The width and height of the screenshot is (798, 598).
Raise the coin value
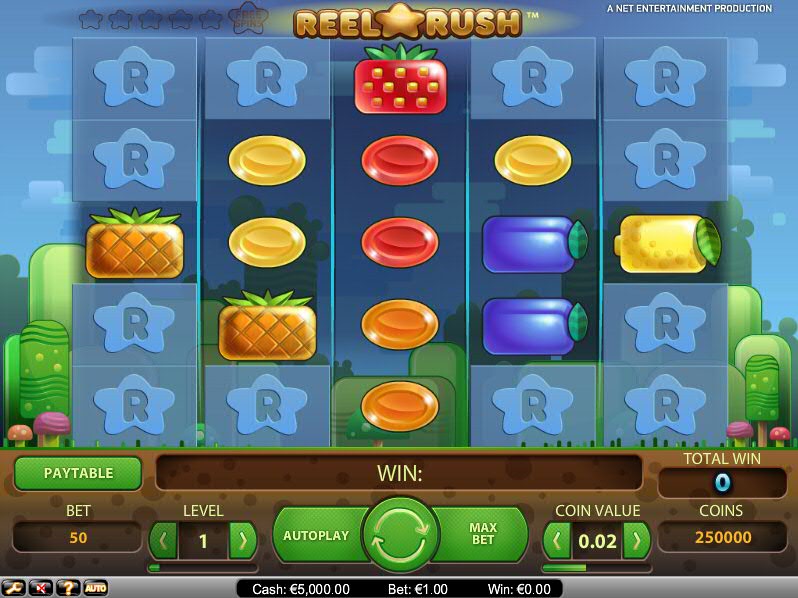636,541
